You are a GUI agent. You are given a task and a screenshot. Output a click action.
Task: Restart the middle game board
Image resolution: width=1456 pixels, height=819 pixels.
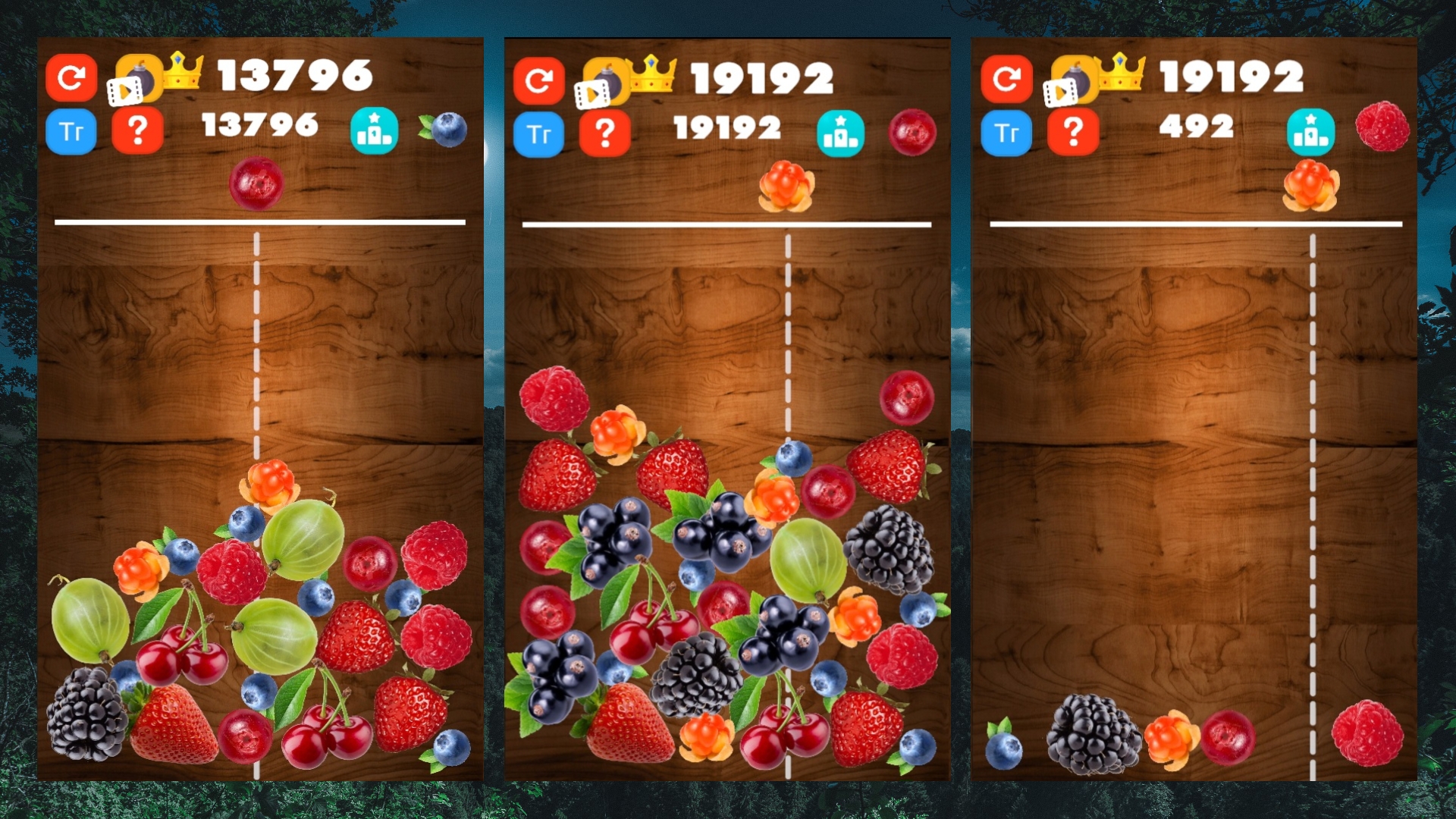click(x=538, y=77)
